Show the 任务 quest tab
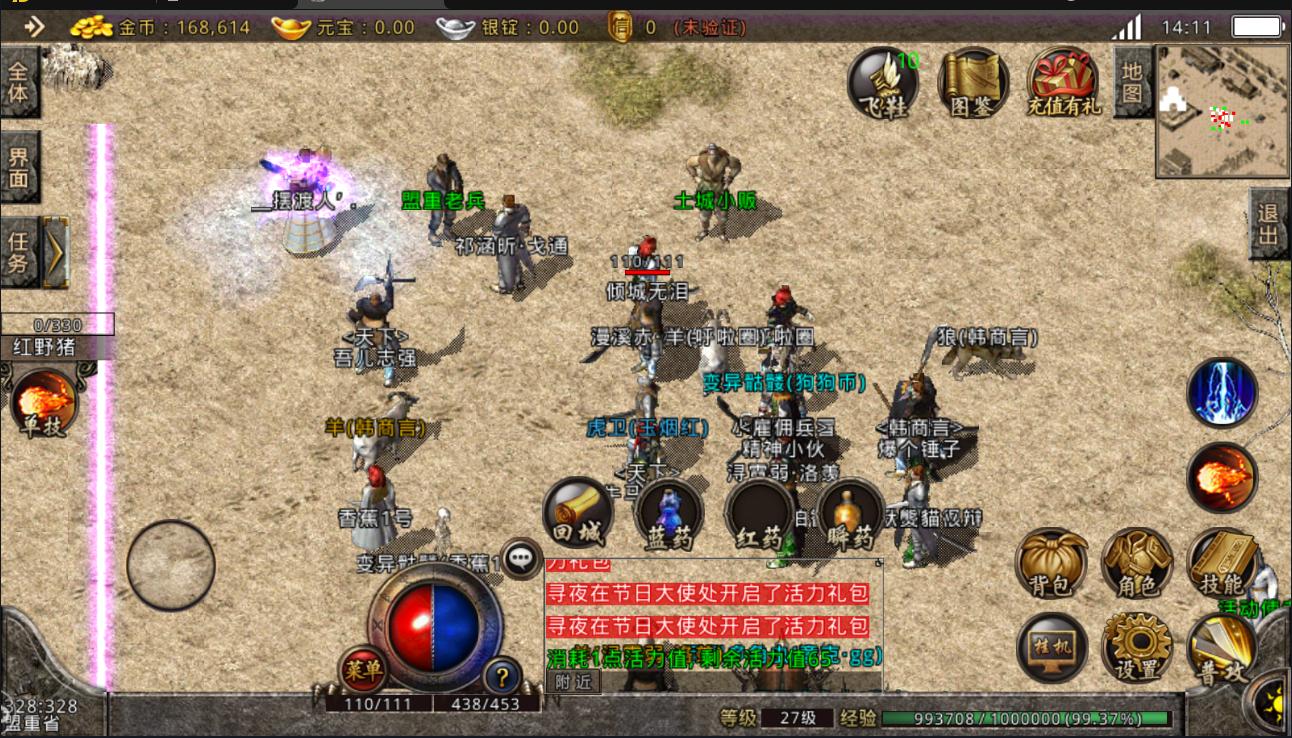Screen dimensions: 1292x738 coord(19,252)
